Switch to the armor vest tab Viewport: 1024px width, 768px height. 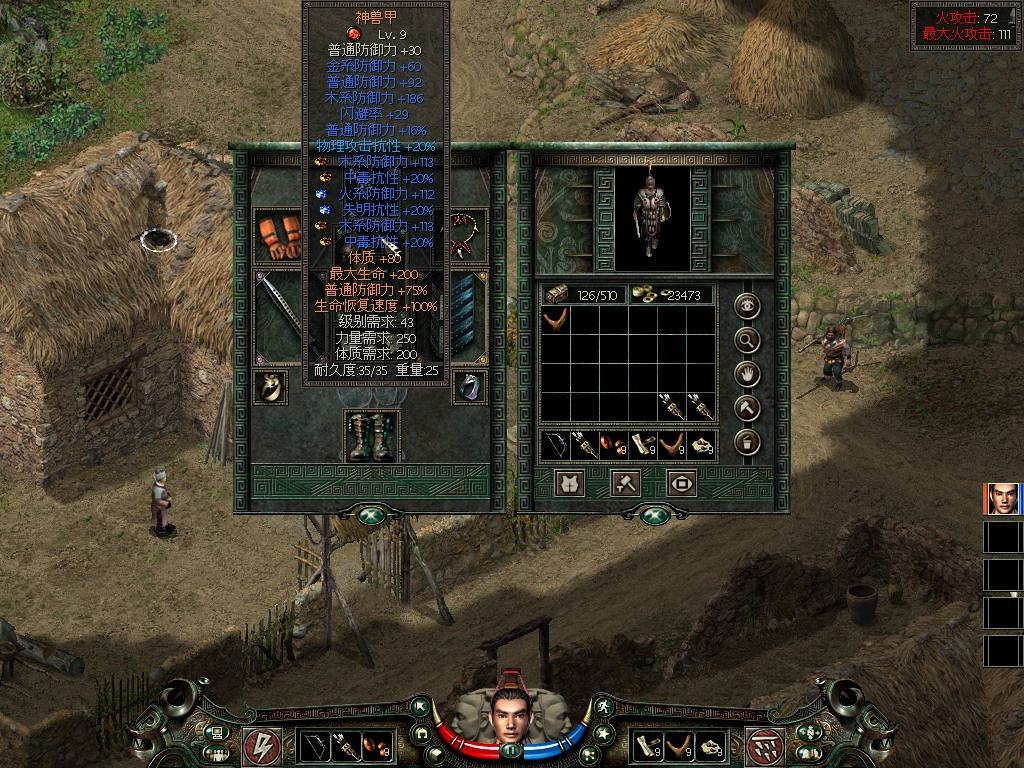[x=571, y=484]
